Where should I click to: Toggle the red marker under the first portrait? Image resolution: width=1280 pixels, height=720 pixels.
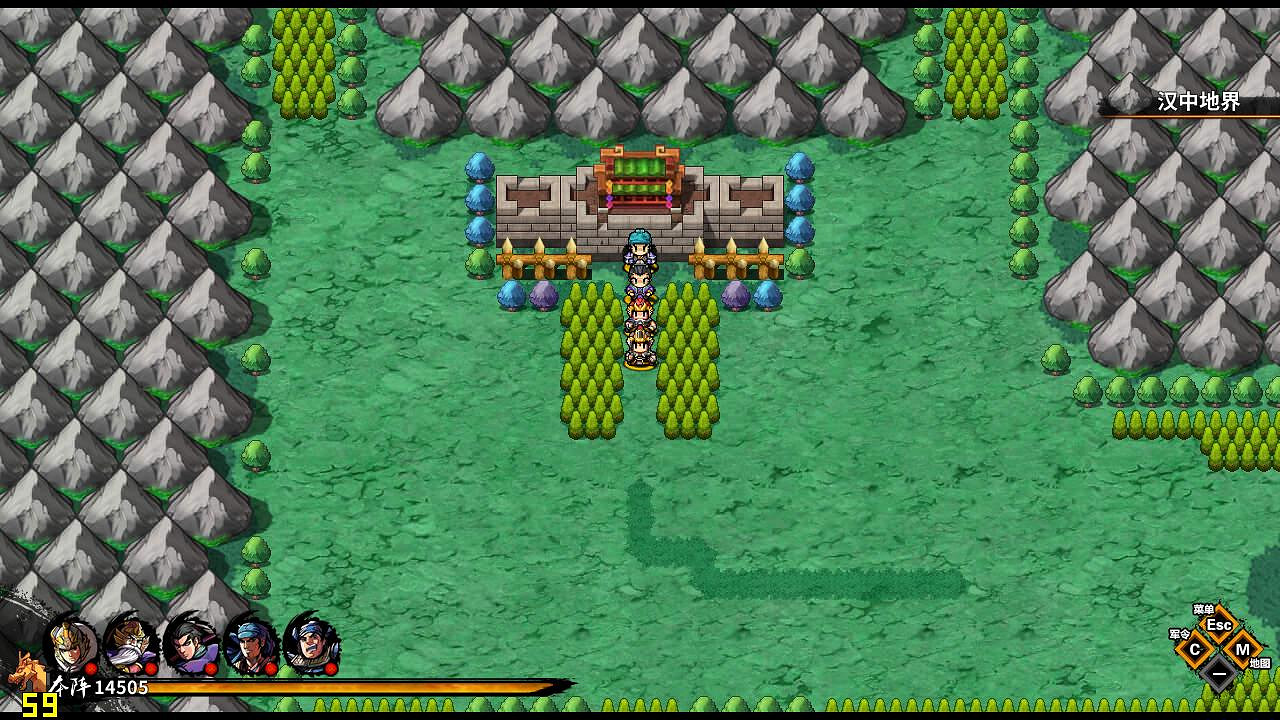click(92, 668)
